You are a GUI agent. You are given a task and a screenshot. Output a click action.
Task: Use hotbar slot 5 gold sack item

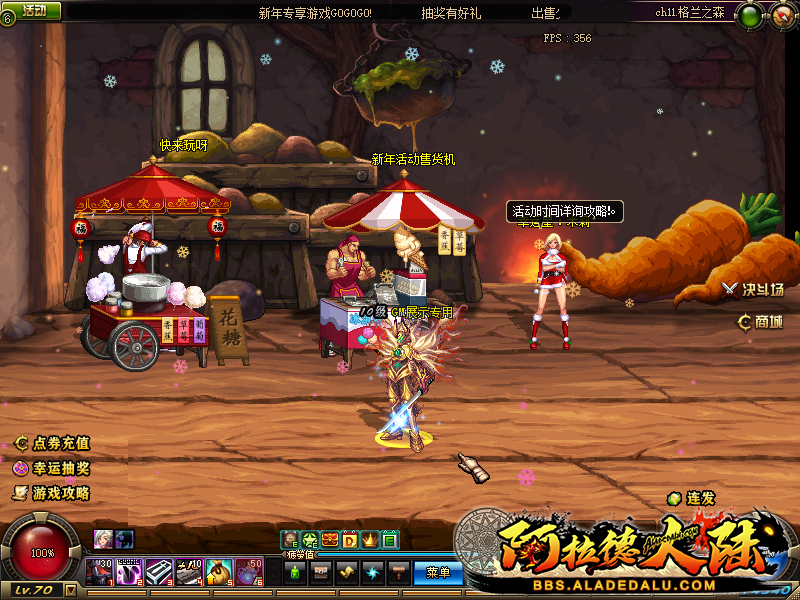[x=220, y=571]
